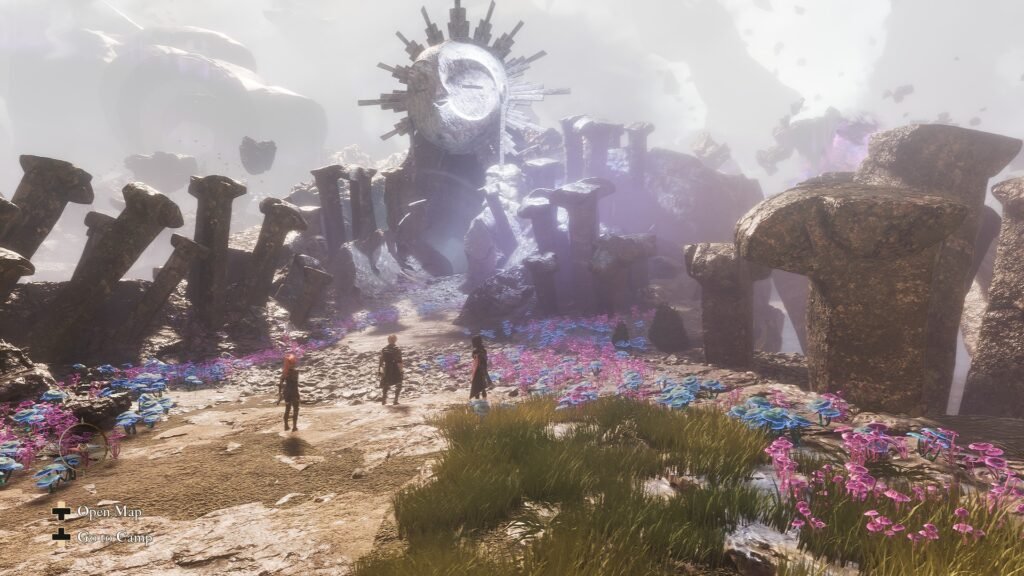Click the circular compass ring
The image size is (1024, 576).
click(83, 446)
